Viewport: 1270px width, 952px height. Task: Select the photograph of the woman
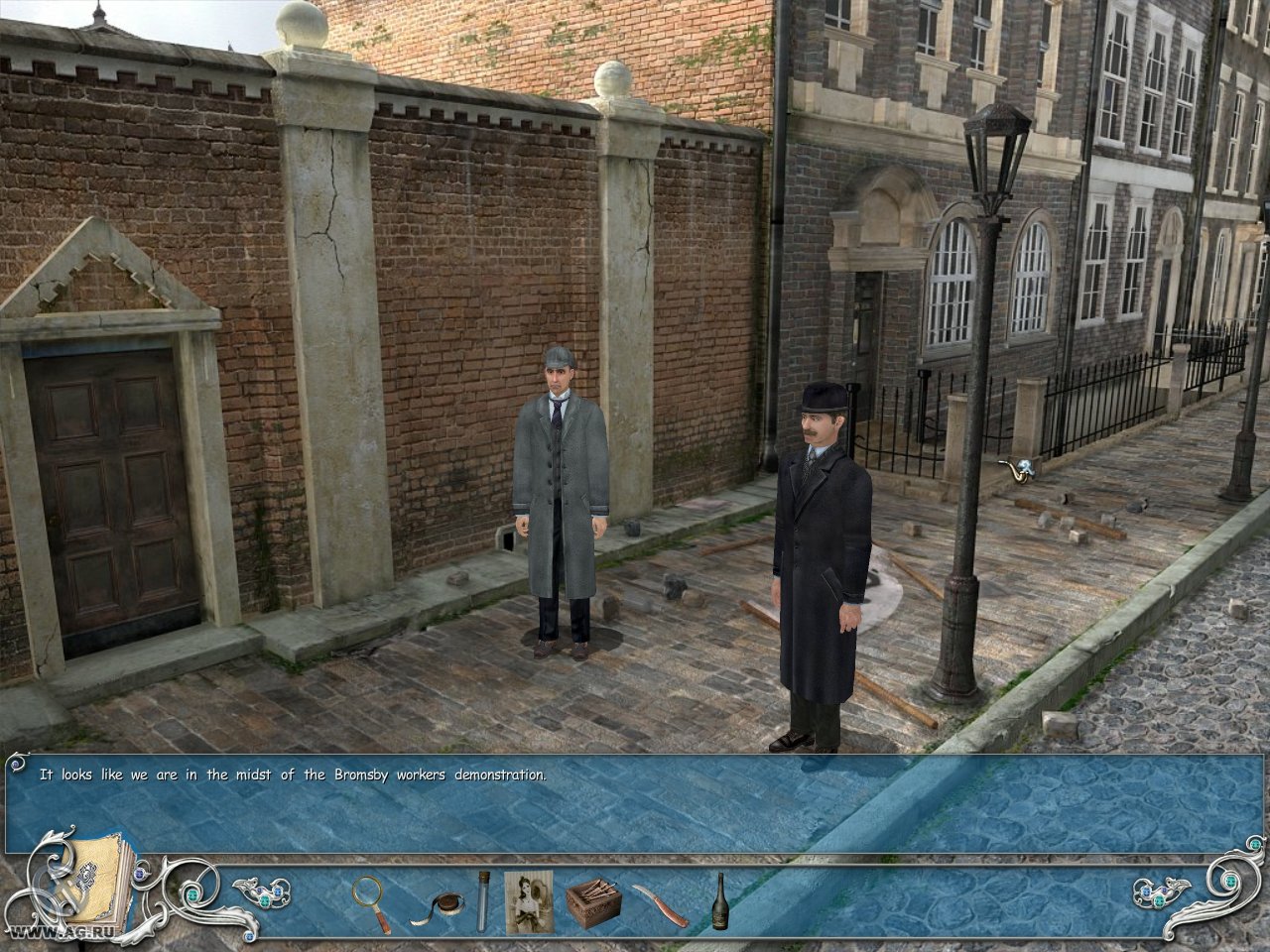point(529,899)
